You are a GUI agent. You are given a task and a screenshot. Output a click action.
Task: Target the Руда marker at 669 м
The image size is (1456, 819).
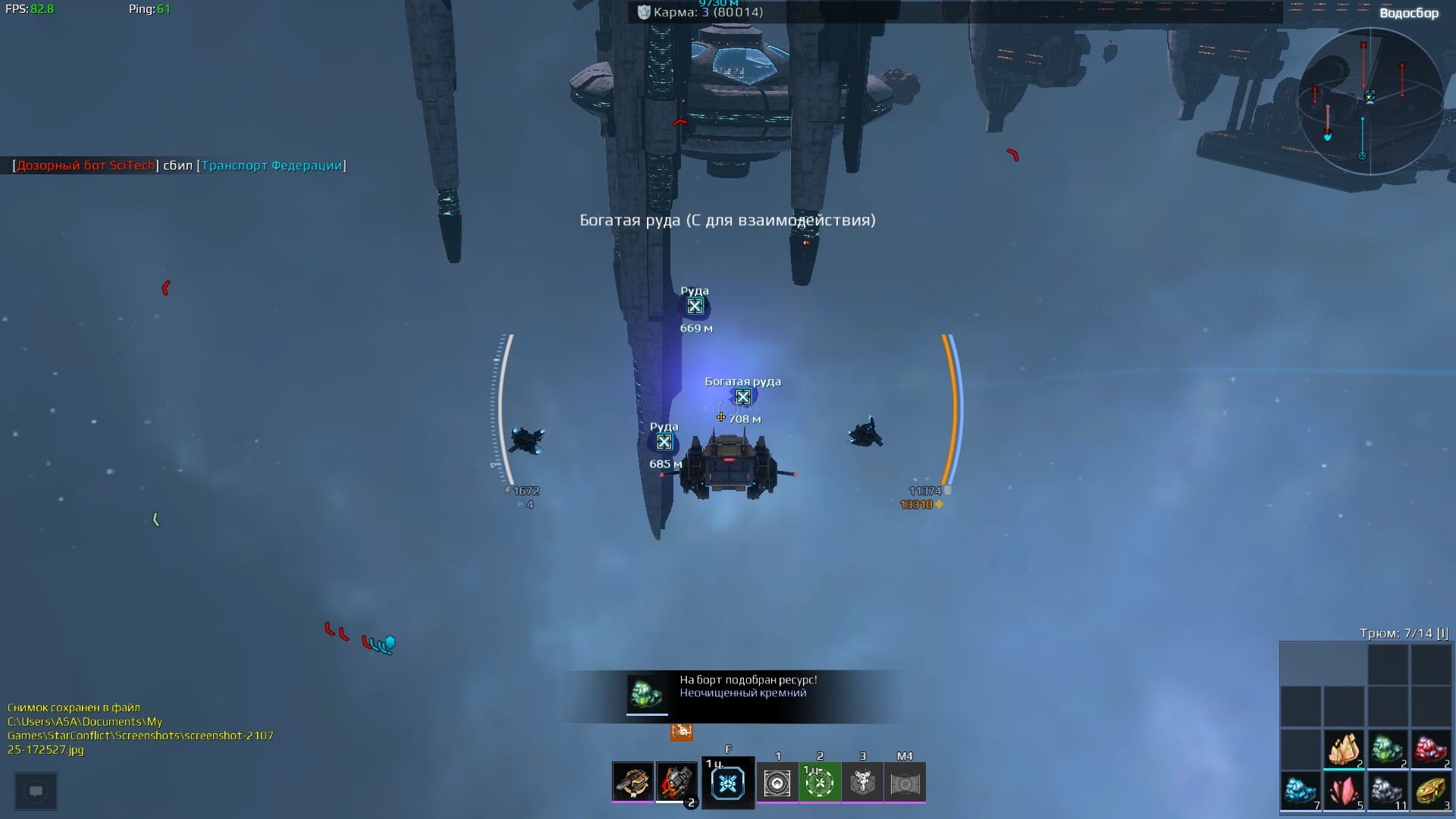695,306
